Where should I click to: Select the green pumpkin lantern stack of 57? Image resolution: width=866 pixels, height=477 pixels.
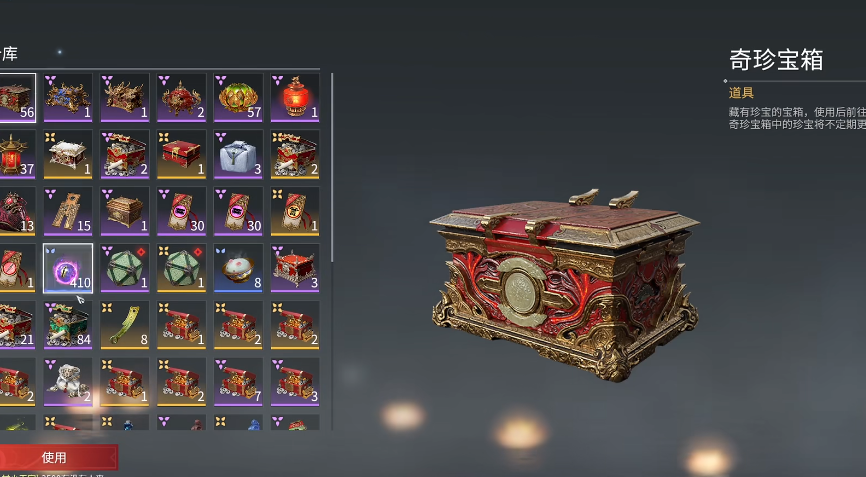238,97
